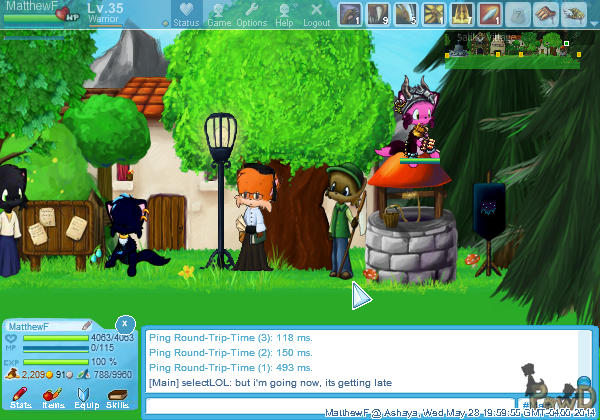Click the chat text input field
This screenshot has width=600, height=420.
click(330, 405)
